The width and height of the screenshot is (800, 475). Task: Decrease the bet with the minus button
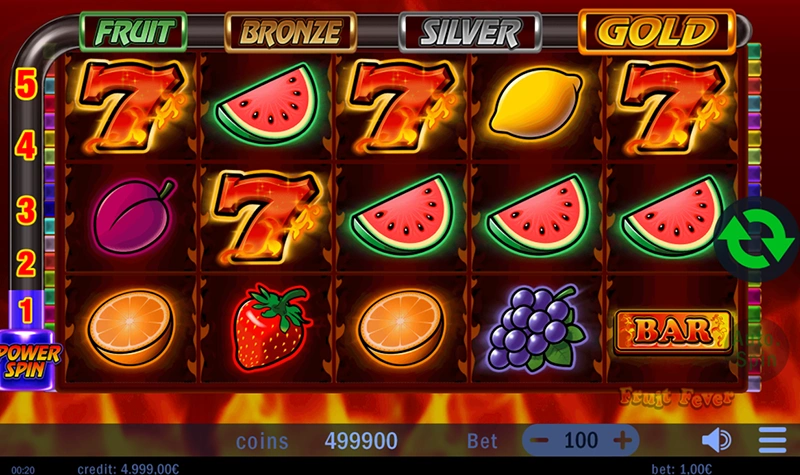click(x=540, y=440)
